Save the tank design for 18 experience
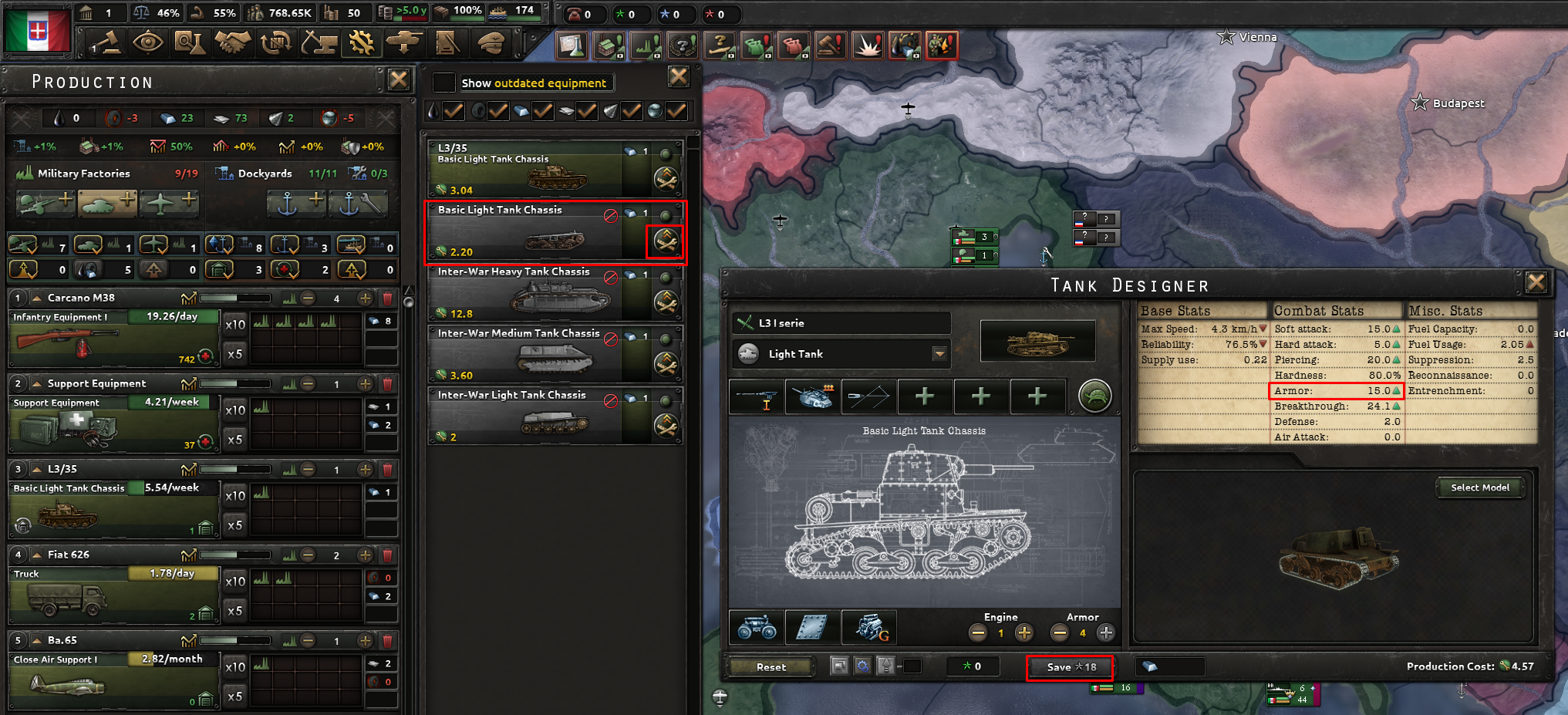Viewport: 1568px width, 715px height. [x=1070, y=667]
